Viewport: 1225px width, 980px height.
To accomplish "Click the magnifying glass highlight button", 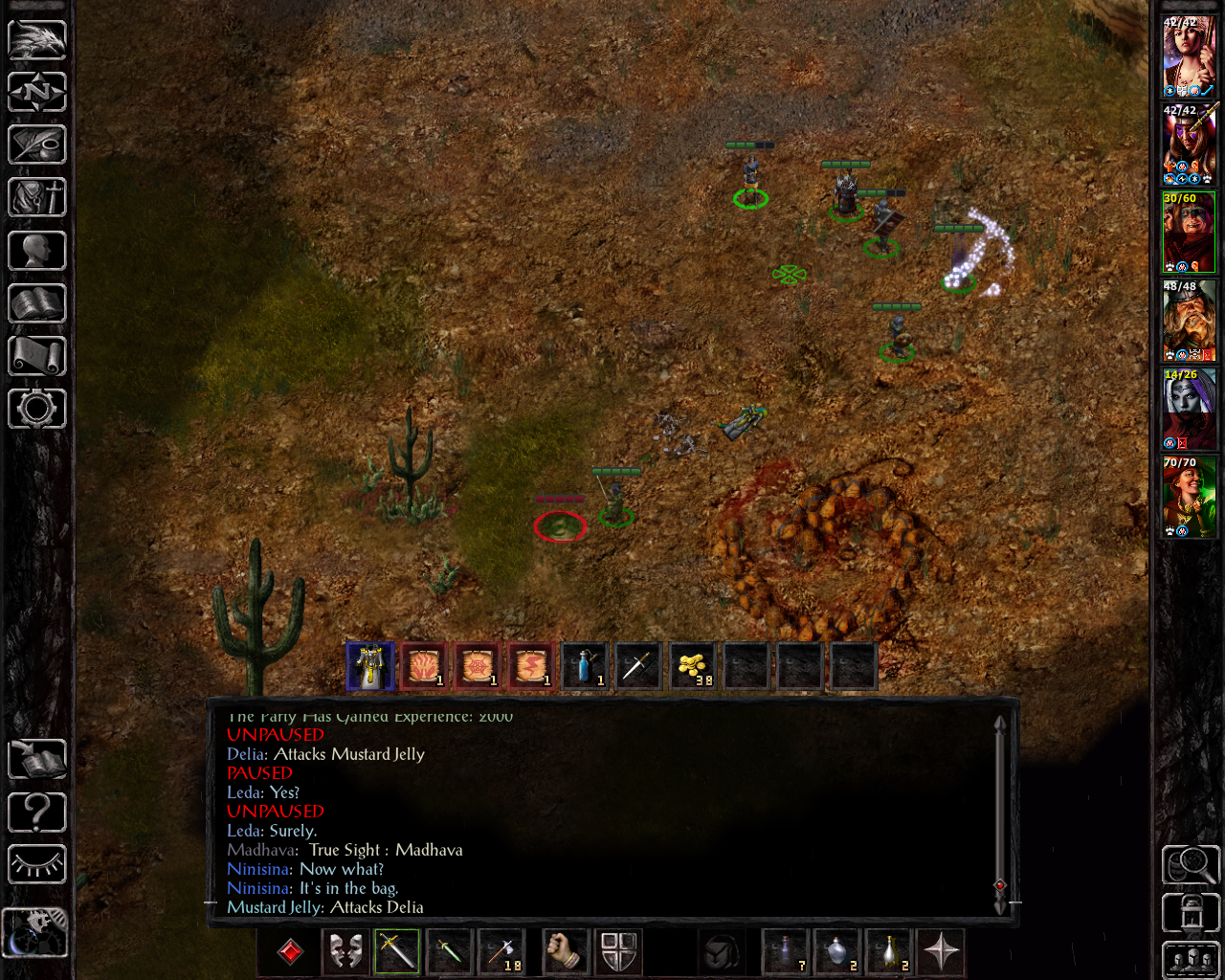I will click(x=1190, y=865).
